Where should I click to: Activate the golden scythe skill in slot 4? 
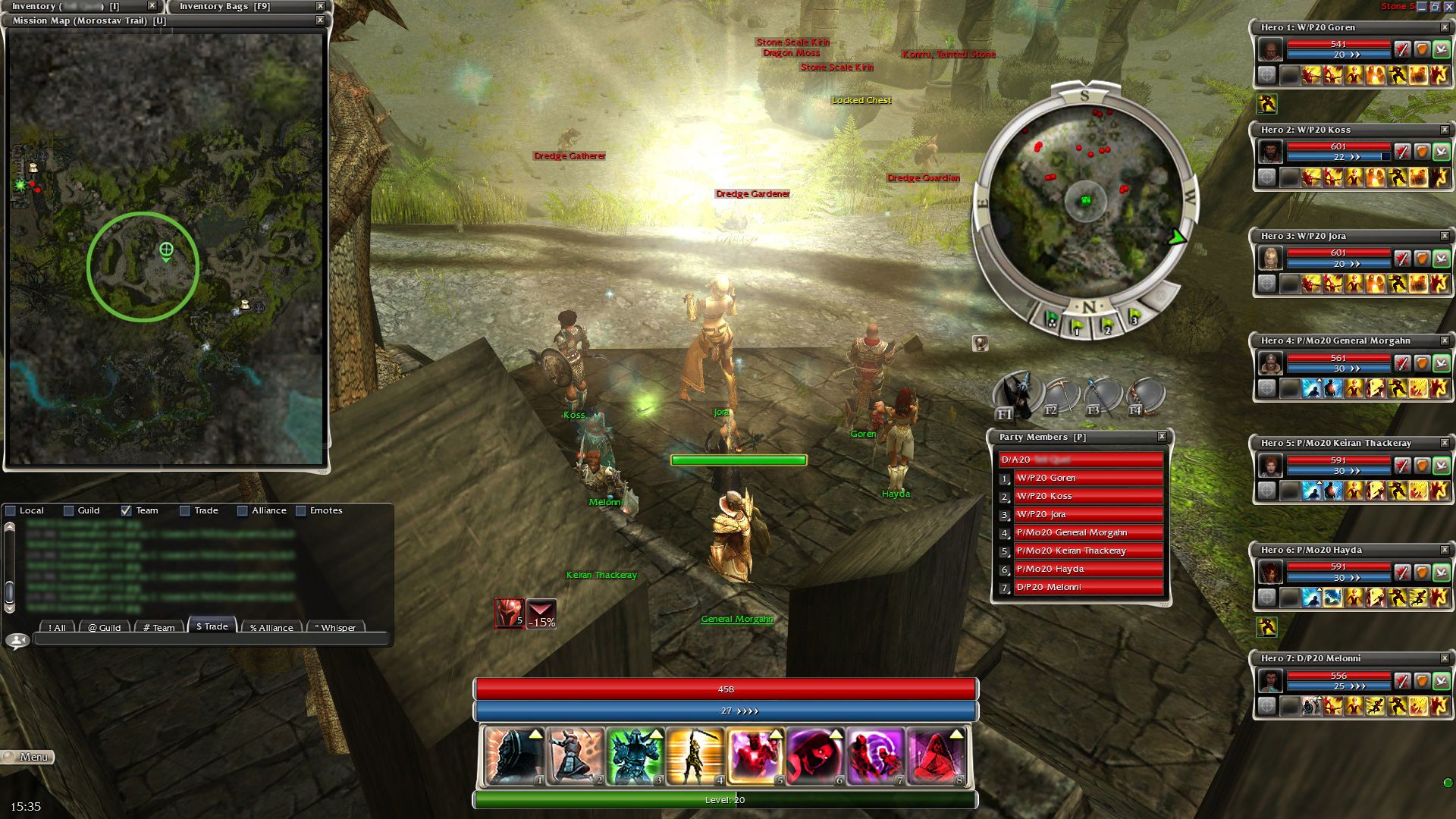[695, 756]
